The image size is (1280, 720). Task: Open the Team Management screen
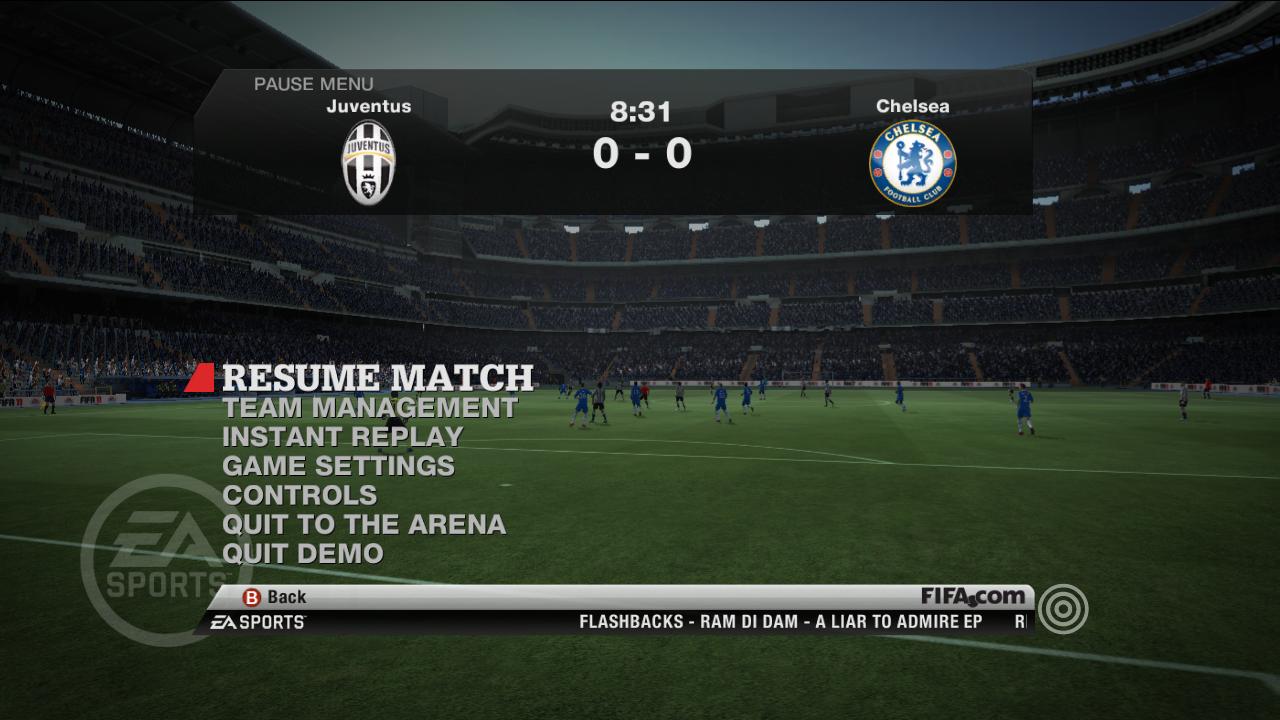369,408
